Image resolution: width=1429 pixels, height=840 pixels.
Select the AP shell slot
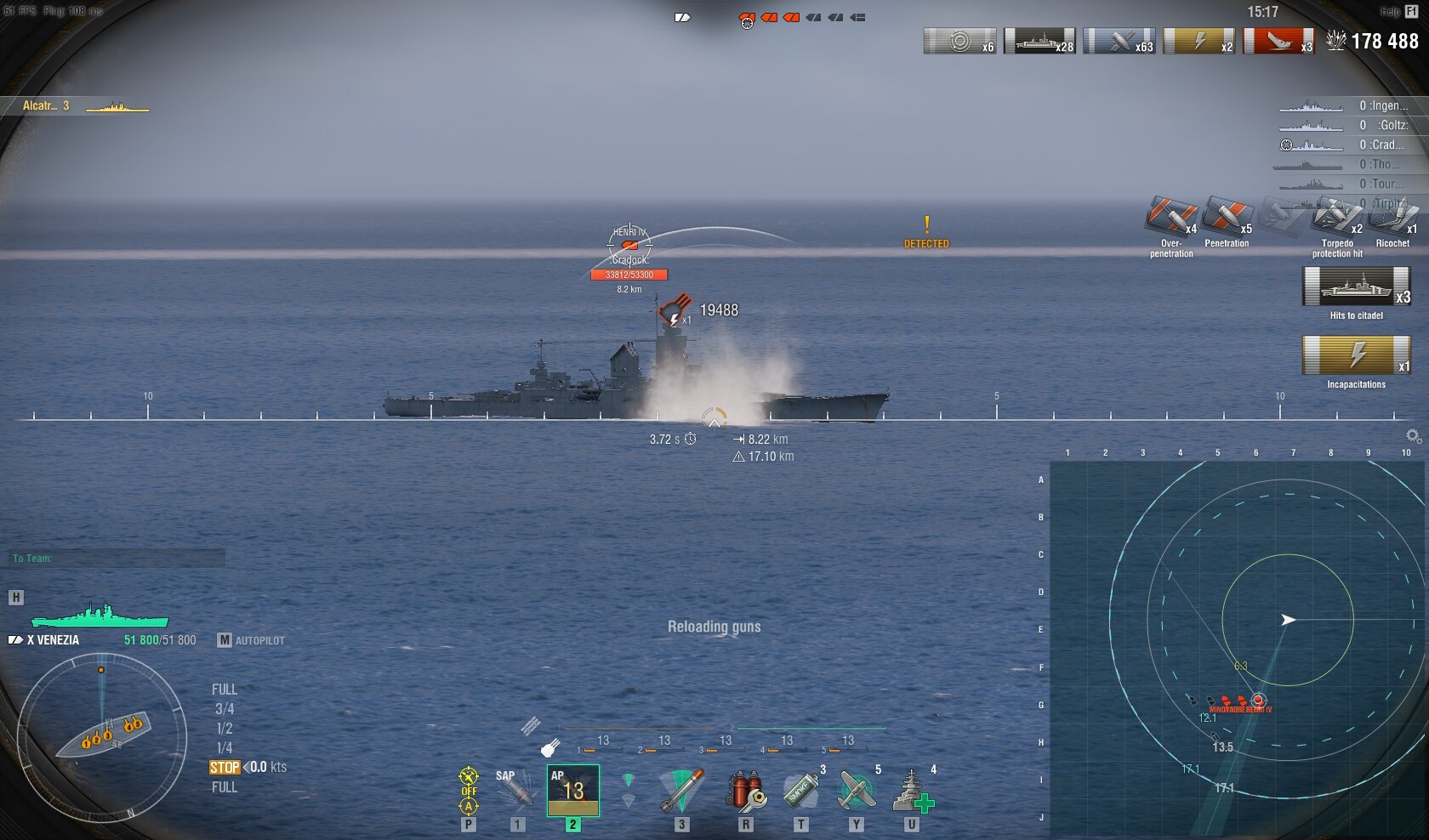pyautogui.click(x=572, y=791)
